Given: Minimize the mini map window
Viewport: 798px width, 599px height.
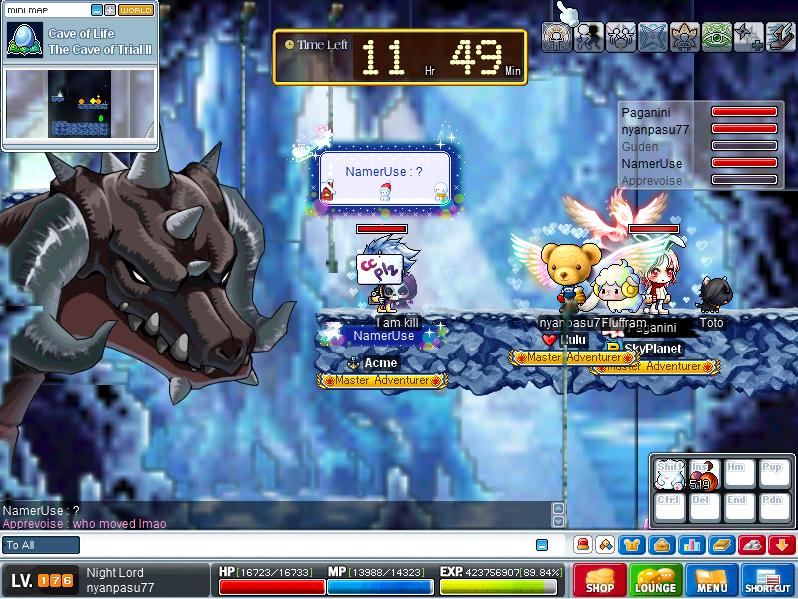Looking at the screenshot, I should click(96, 10).
